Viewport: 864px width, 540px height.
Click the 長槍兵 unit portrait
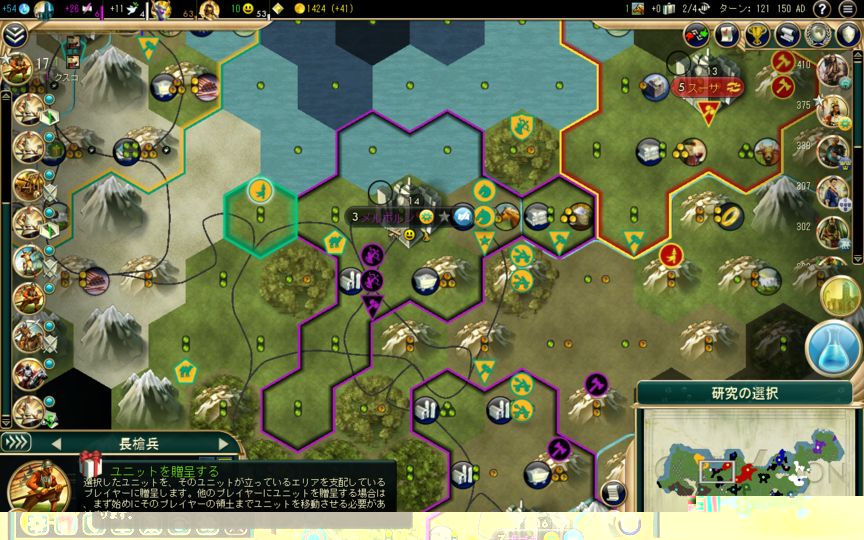coord(38,488)
